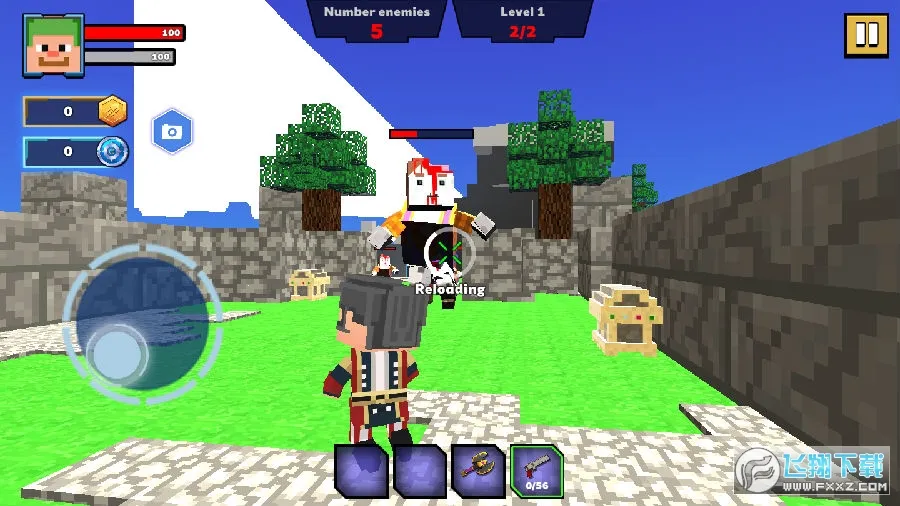The image size is (900, 506).
Task: Select the pistol weapon slot
Action: coord(537,470)
